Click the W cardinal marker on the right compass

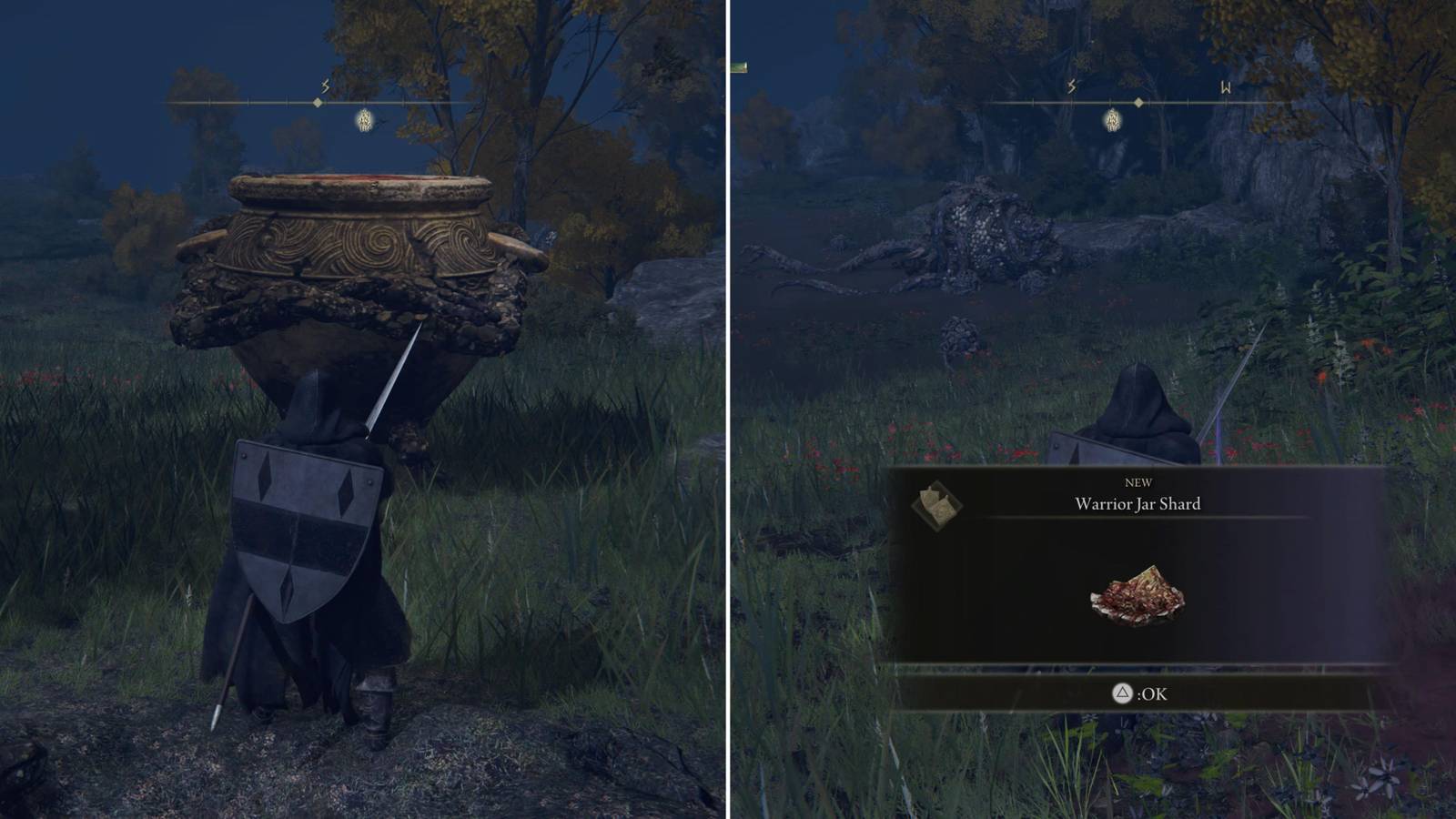click(x=1224, y=86)
